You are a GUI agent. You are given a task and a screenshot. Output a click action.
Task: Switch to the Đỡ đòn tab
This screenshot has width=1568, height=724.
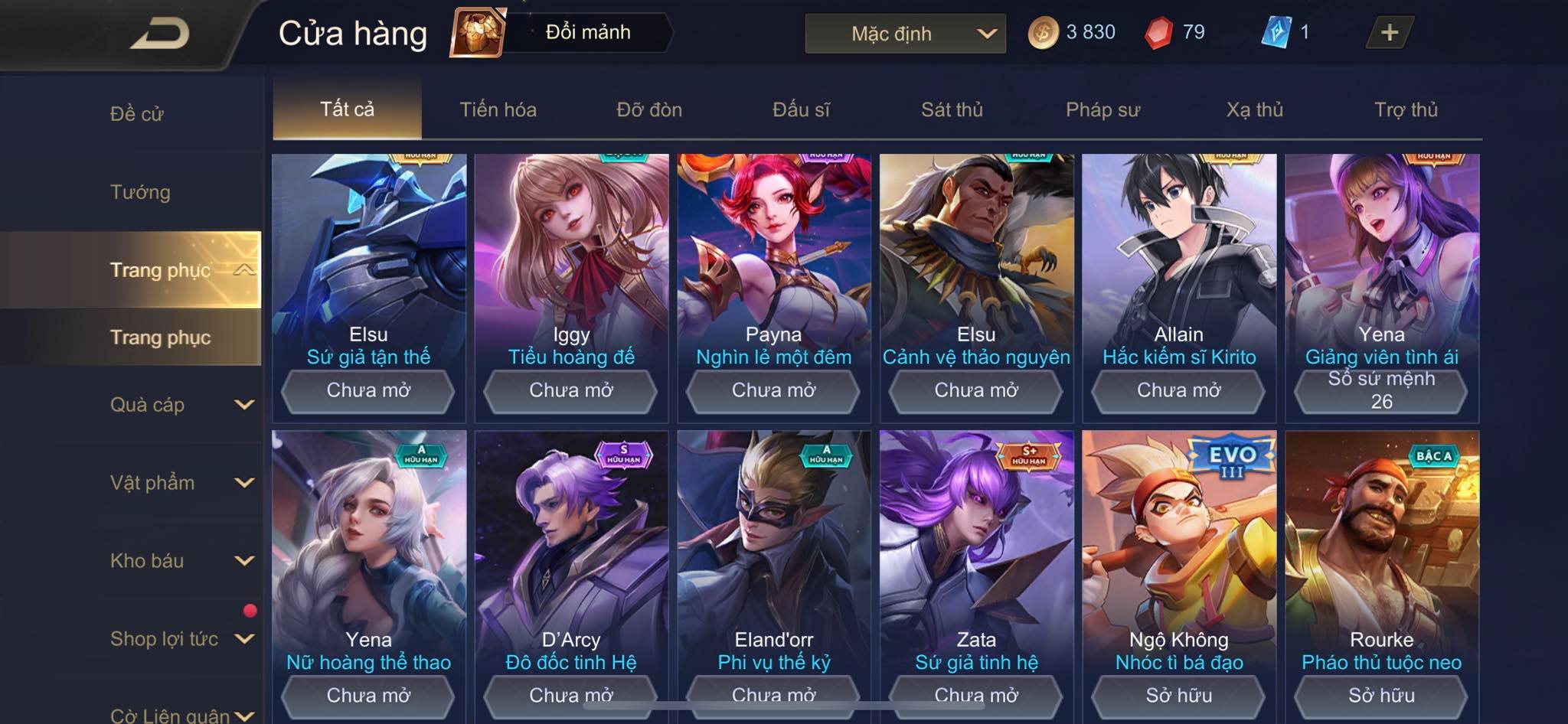click(x=649, y=109)
